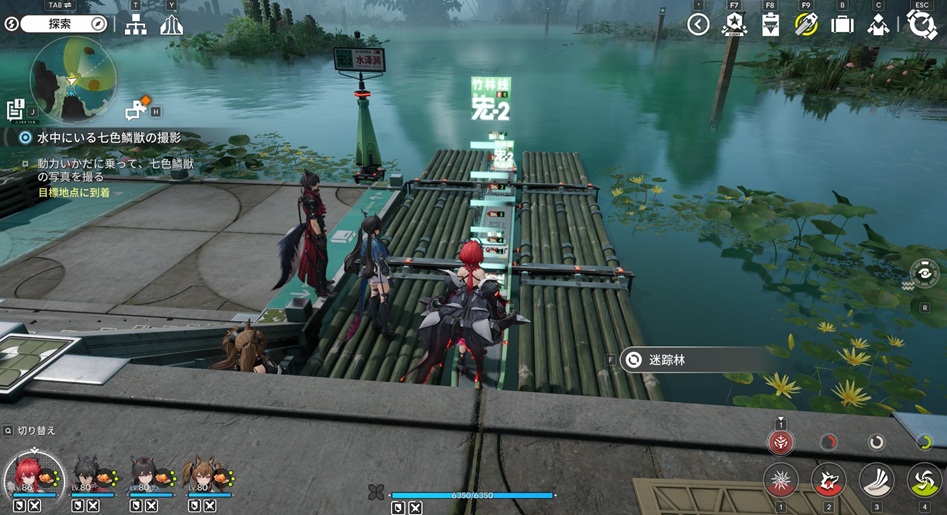Open the chat bubble notification icon
This screenshot has width=947, height=515.
[x=135, y=110]
